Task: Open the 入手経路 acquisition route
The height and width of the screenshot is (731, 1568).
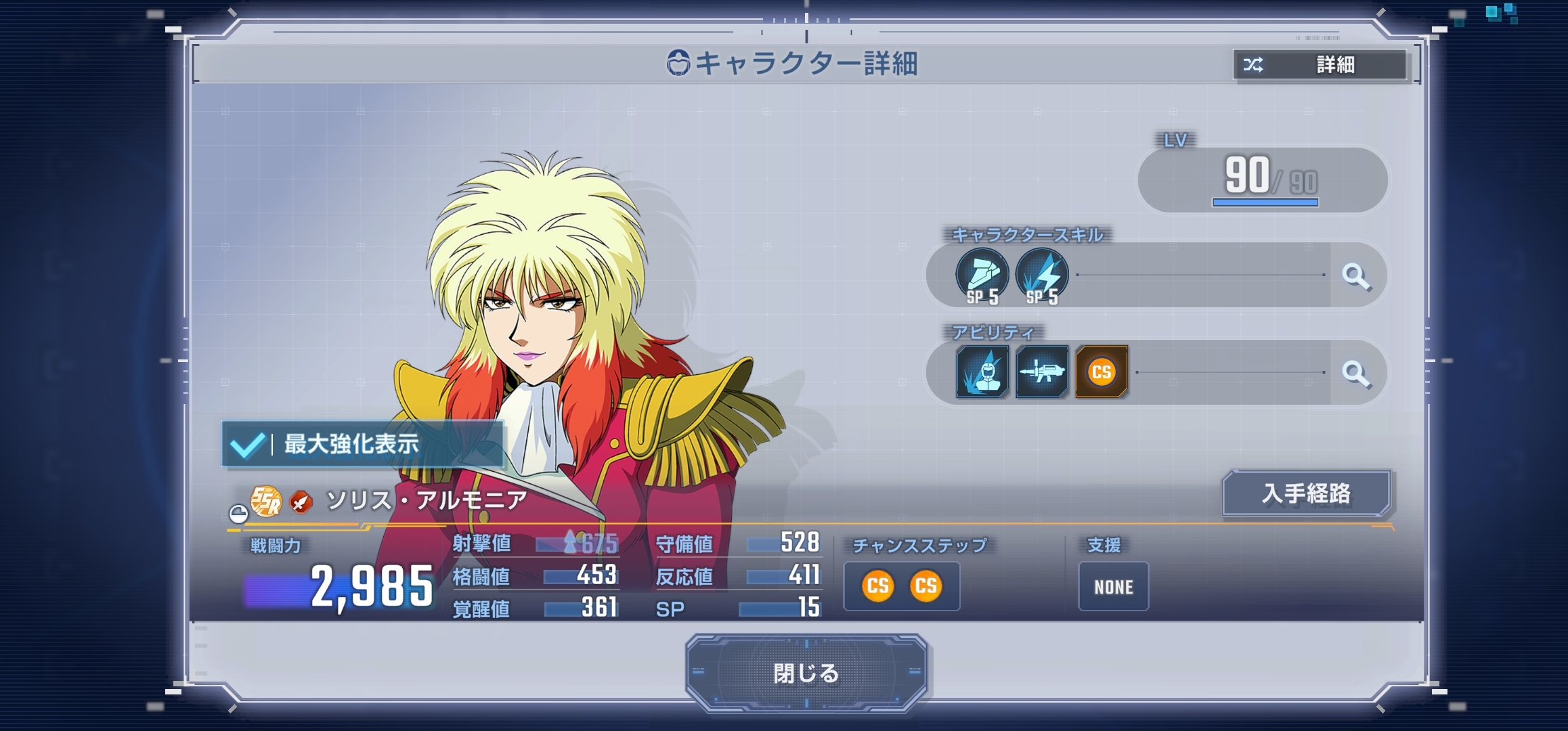Action: 1306,493
